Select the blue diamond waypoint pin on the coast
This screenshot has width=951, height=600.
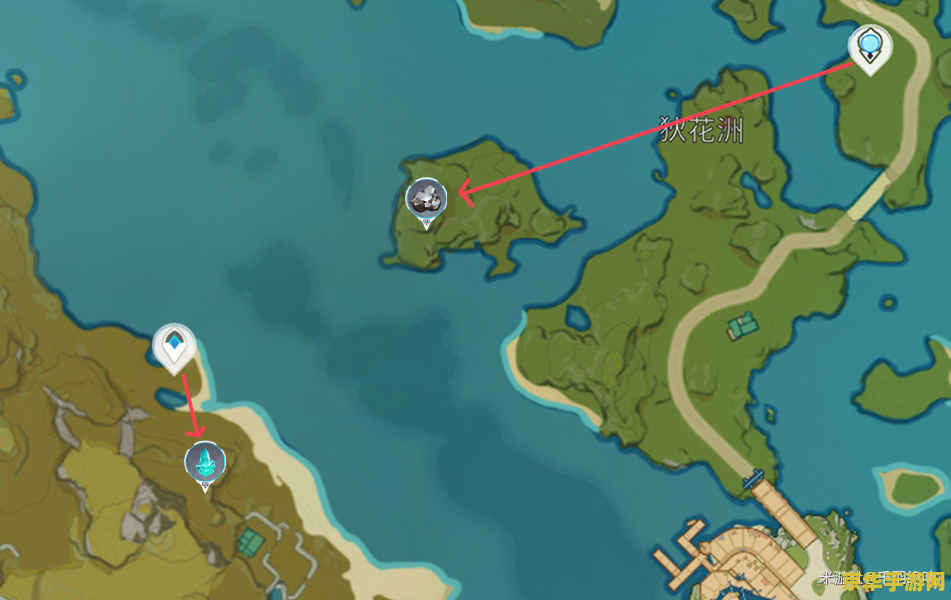[174, 346]
